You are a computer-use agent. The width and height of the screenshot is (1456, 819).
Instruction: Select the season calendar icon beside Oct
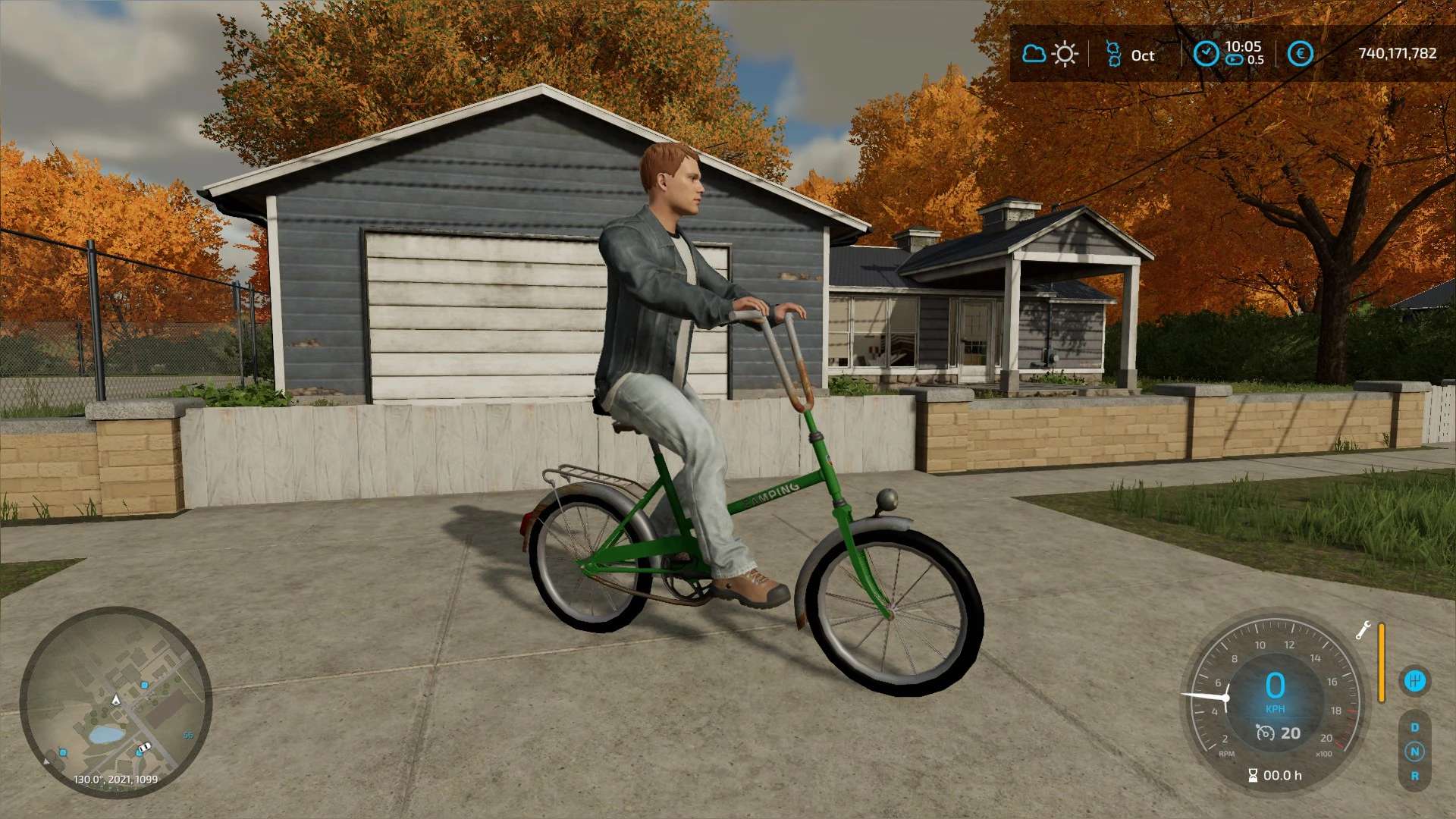click(x=1113, y=54)
